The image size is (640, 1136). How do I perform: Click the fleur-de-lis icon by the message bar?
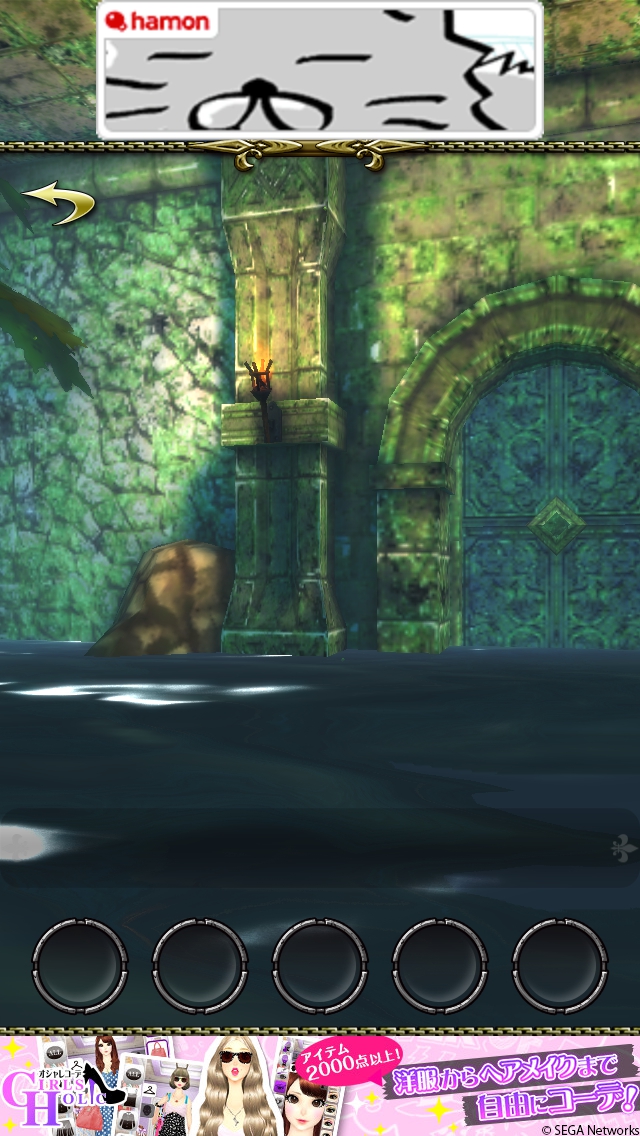(x=623, y=848)
